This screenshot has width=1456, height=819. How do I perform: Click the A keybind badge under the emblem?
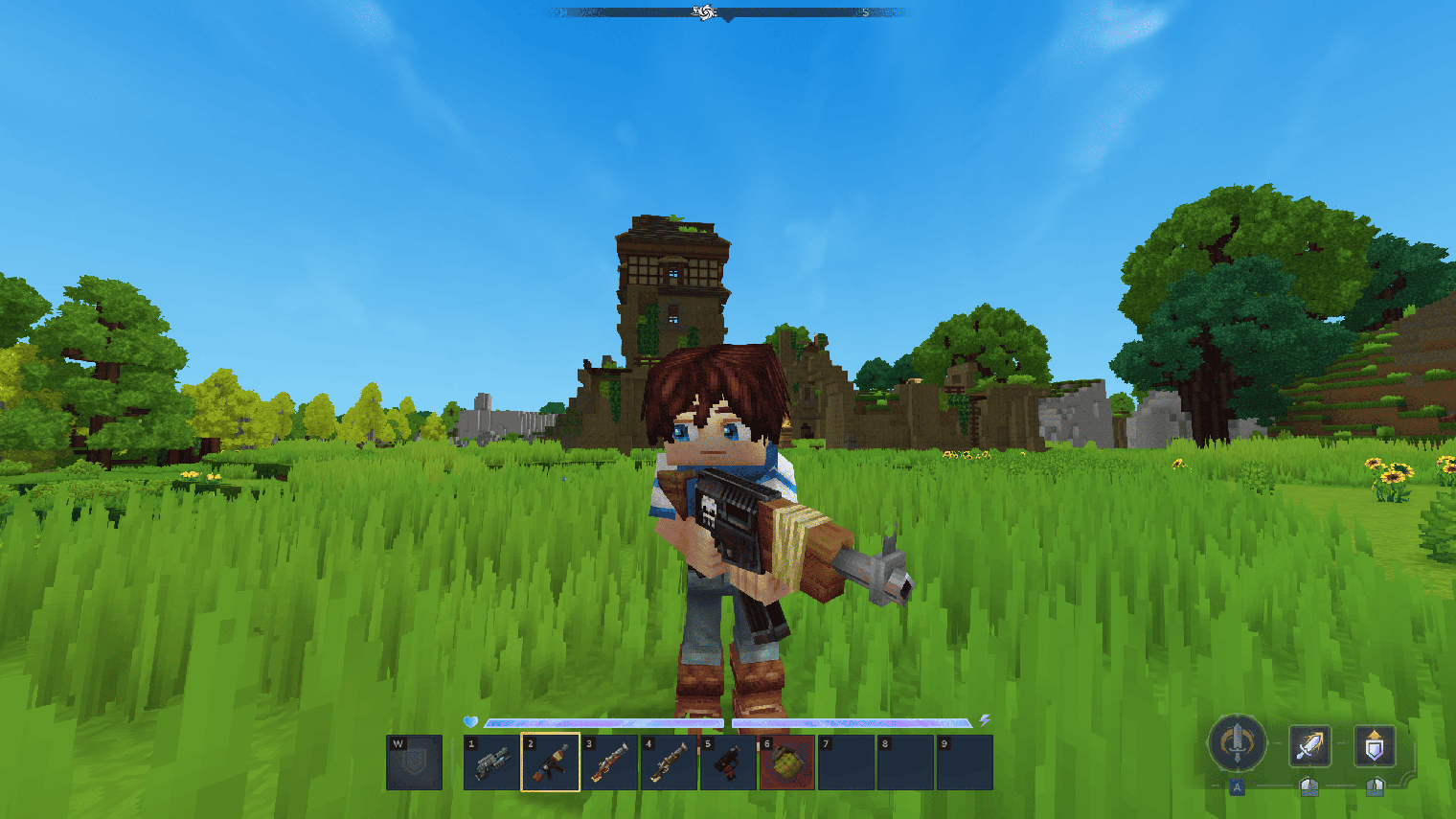pos(1237,785)
